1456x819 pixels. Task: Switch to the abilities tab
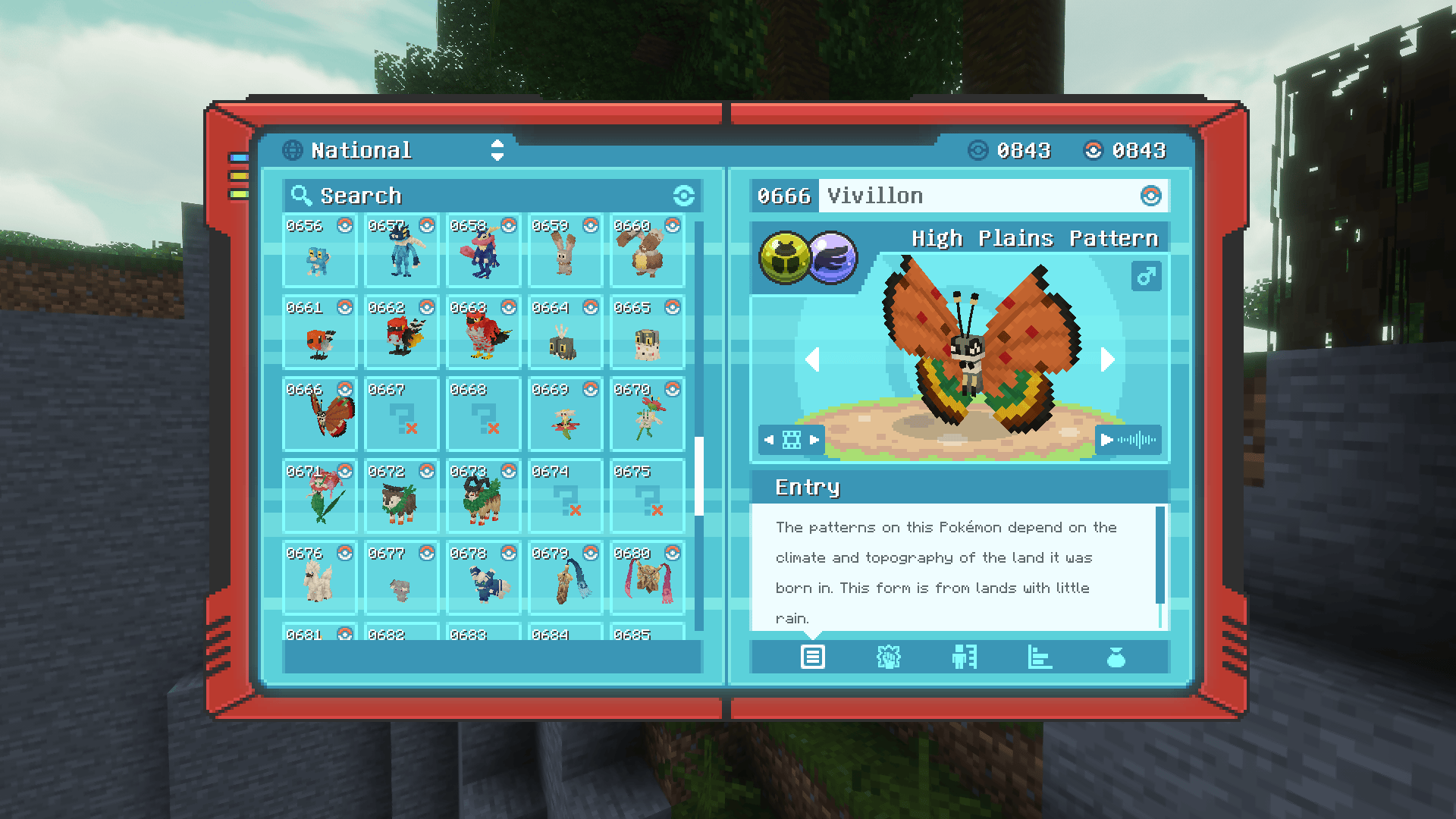(888, 657)
